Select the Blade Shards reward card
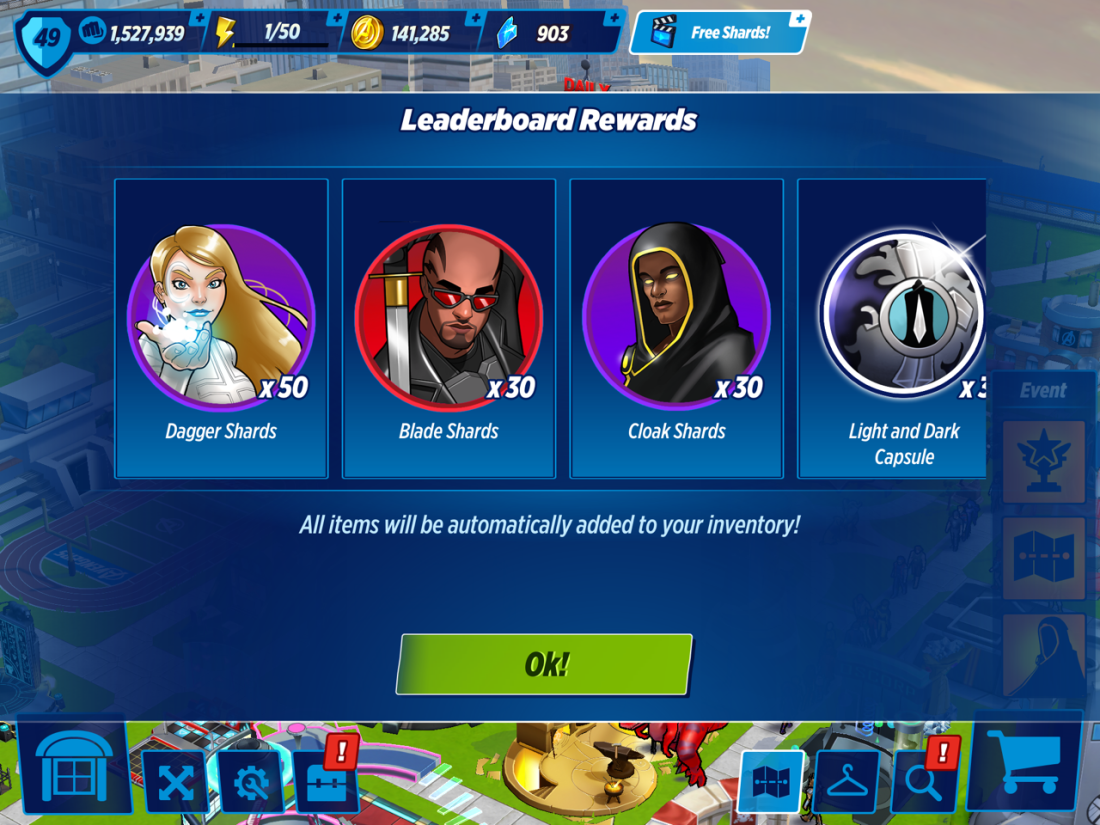 [448, 328]
